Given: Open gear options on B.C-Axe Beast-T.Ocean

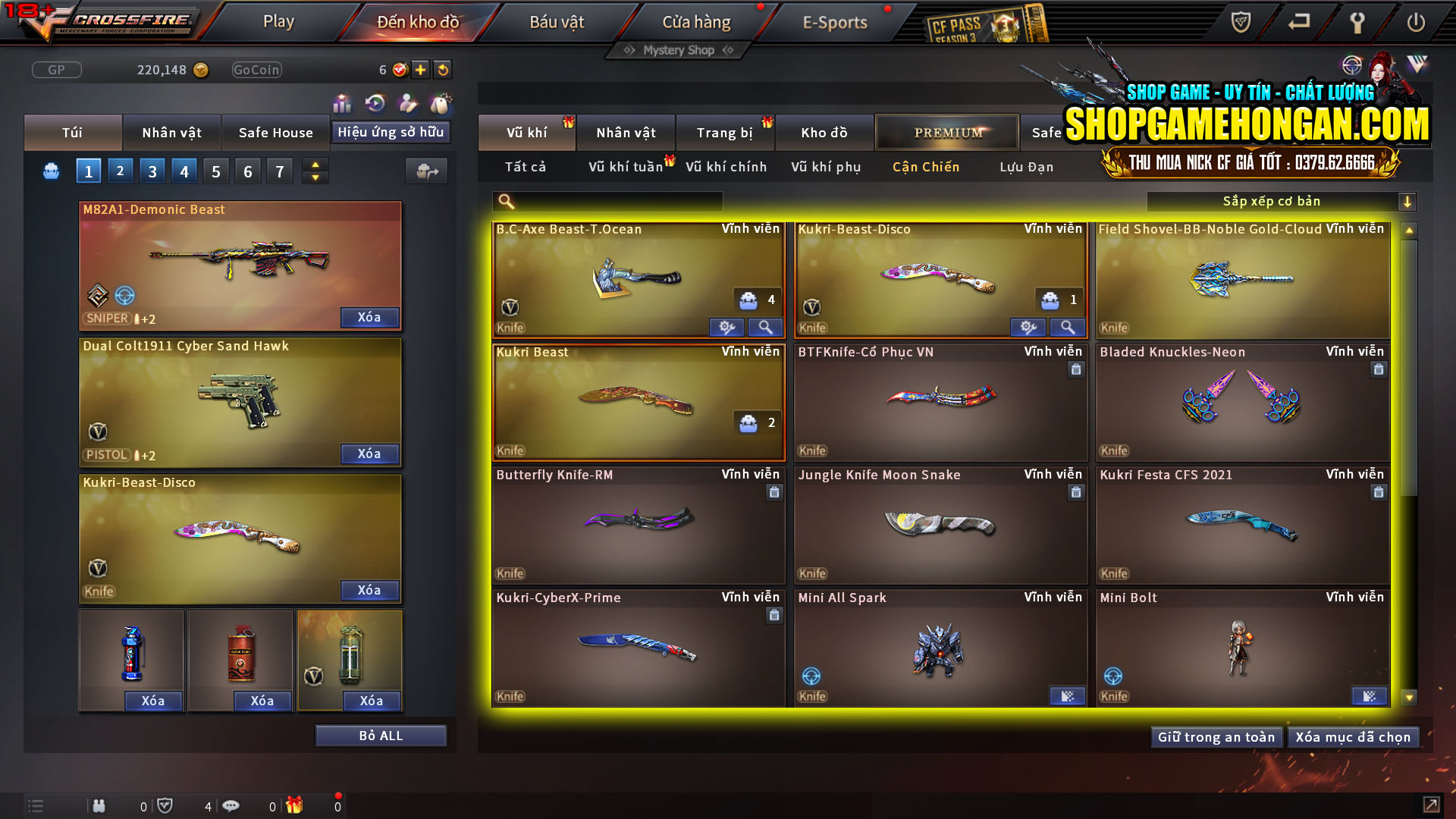Looking at the screenshot, I should pyautogui.click(x=727, y=327).
